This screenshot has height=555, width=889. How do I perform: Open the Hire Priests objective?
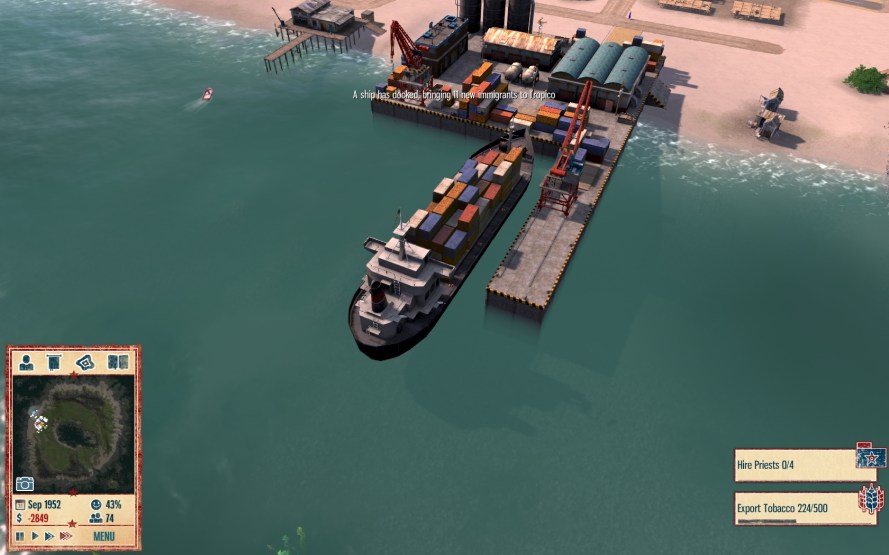point(795,464)
